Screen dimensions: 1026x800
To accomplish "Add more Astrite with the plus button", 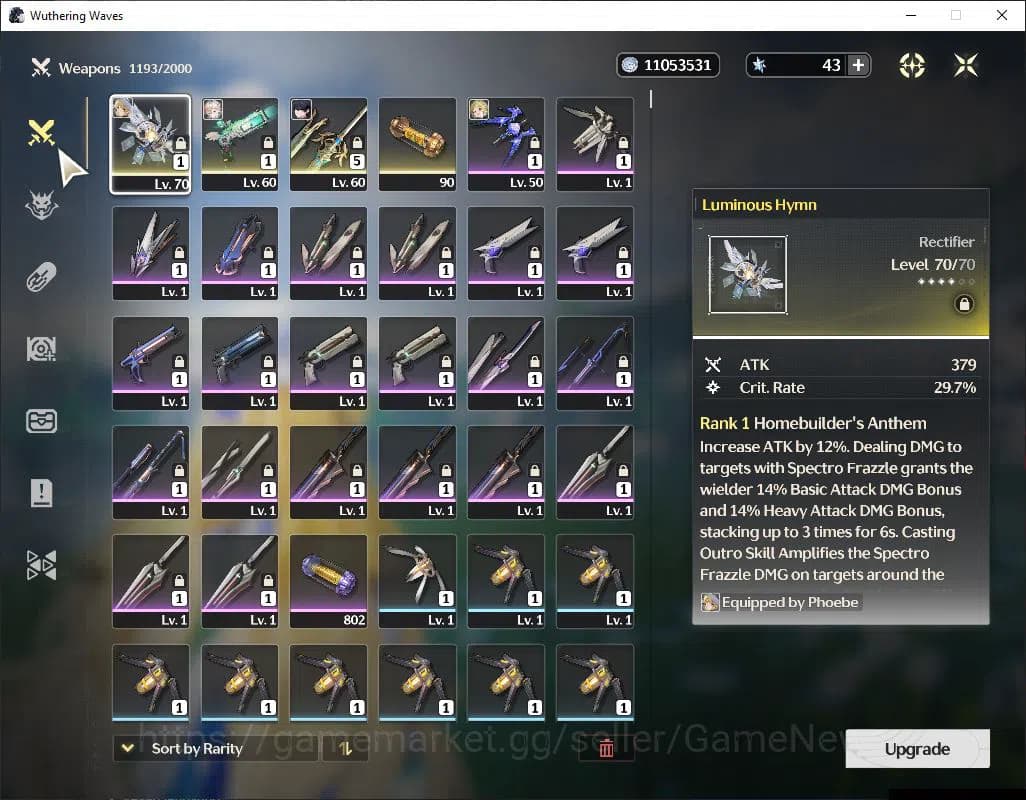I will coord(858,65).
